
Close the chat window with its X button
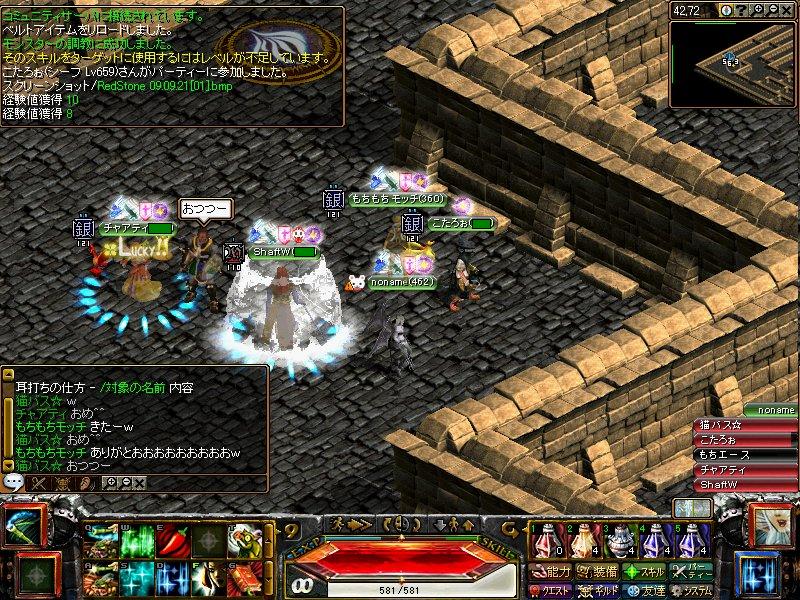140,483
